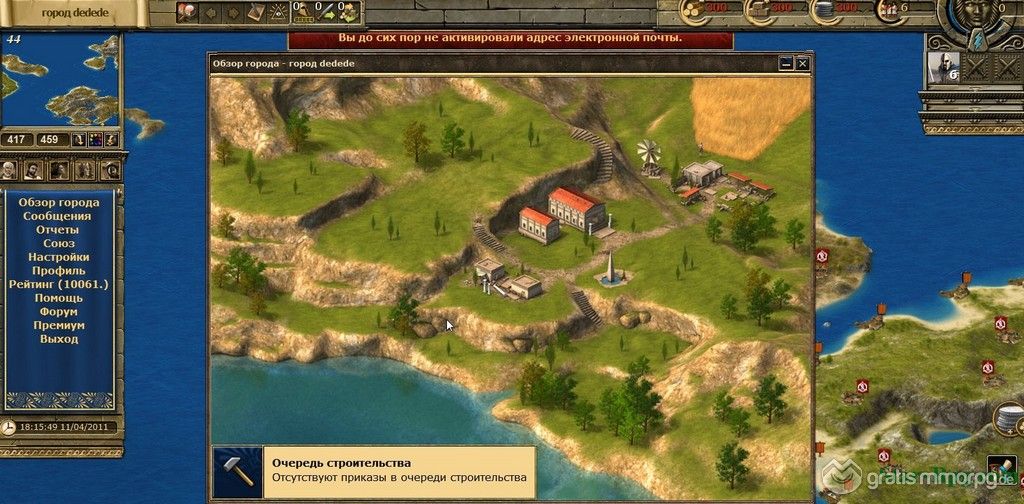Select Союз in the side menu
This screenshot has width=1024, height=504.
pyautogui.click(x=58, y=244)
